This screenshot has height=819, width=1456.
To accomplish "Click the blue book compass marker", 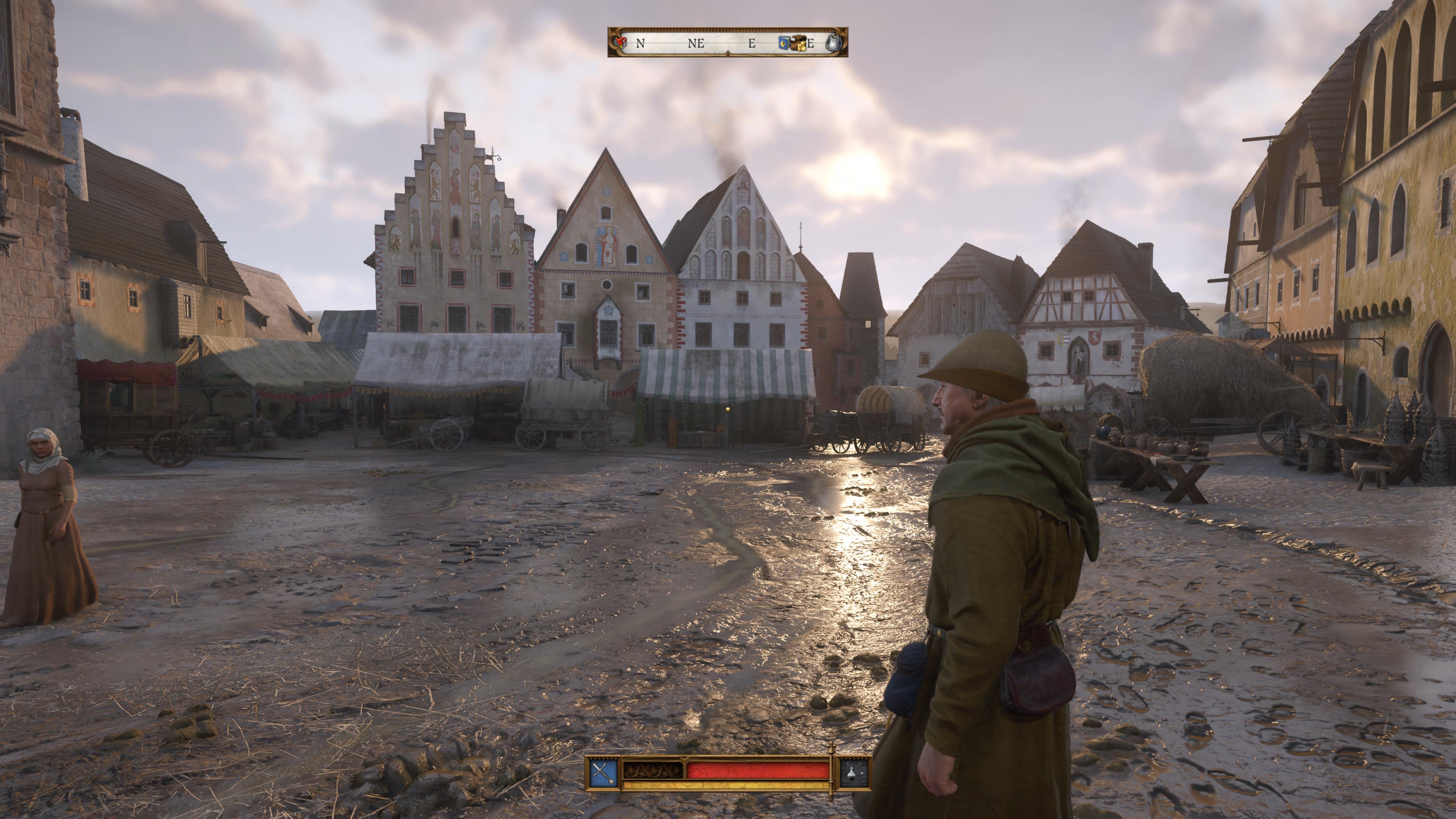I will 784,43.
